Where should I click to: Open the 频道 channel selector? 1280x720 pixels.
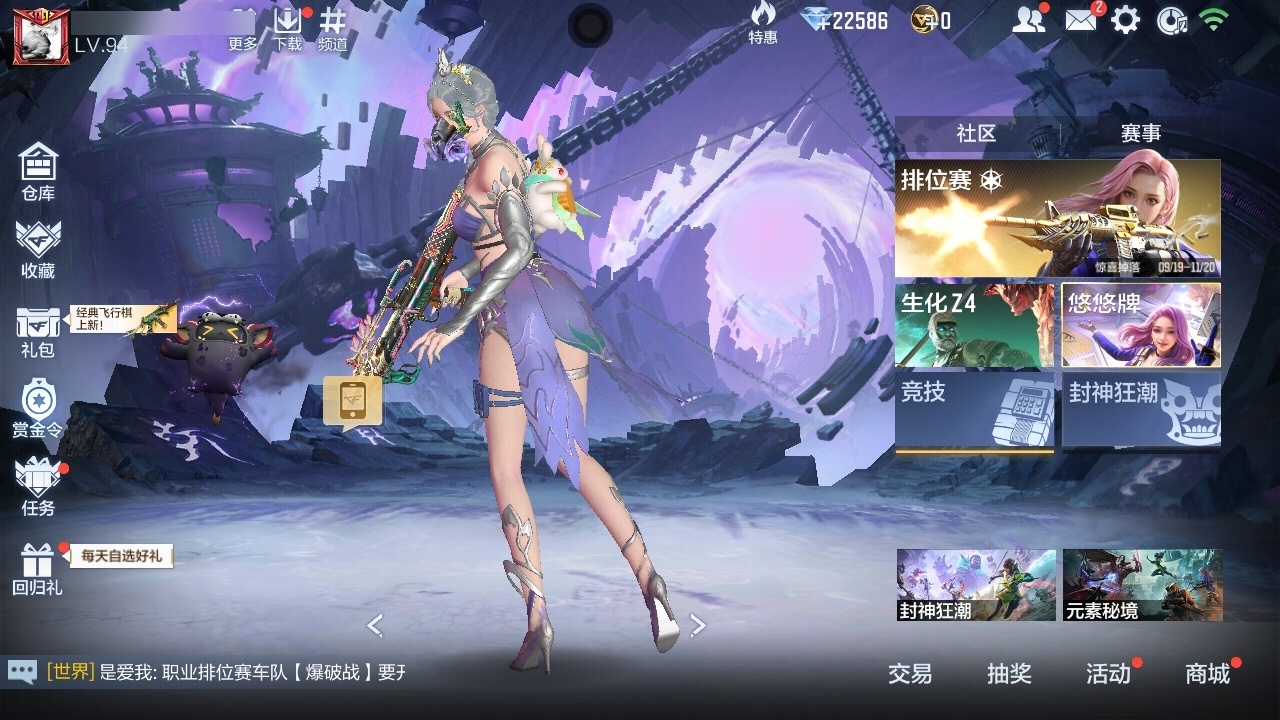click(x=332, y=28)
